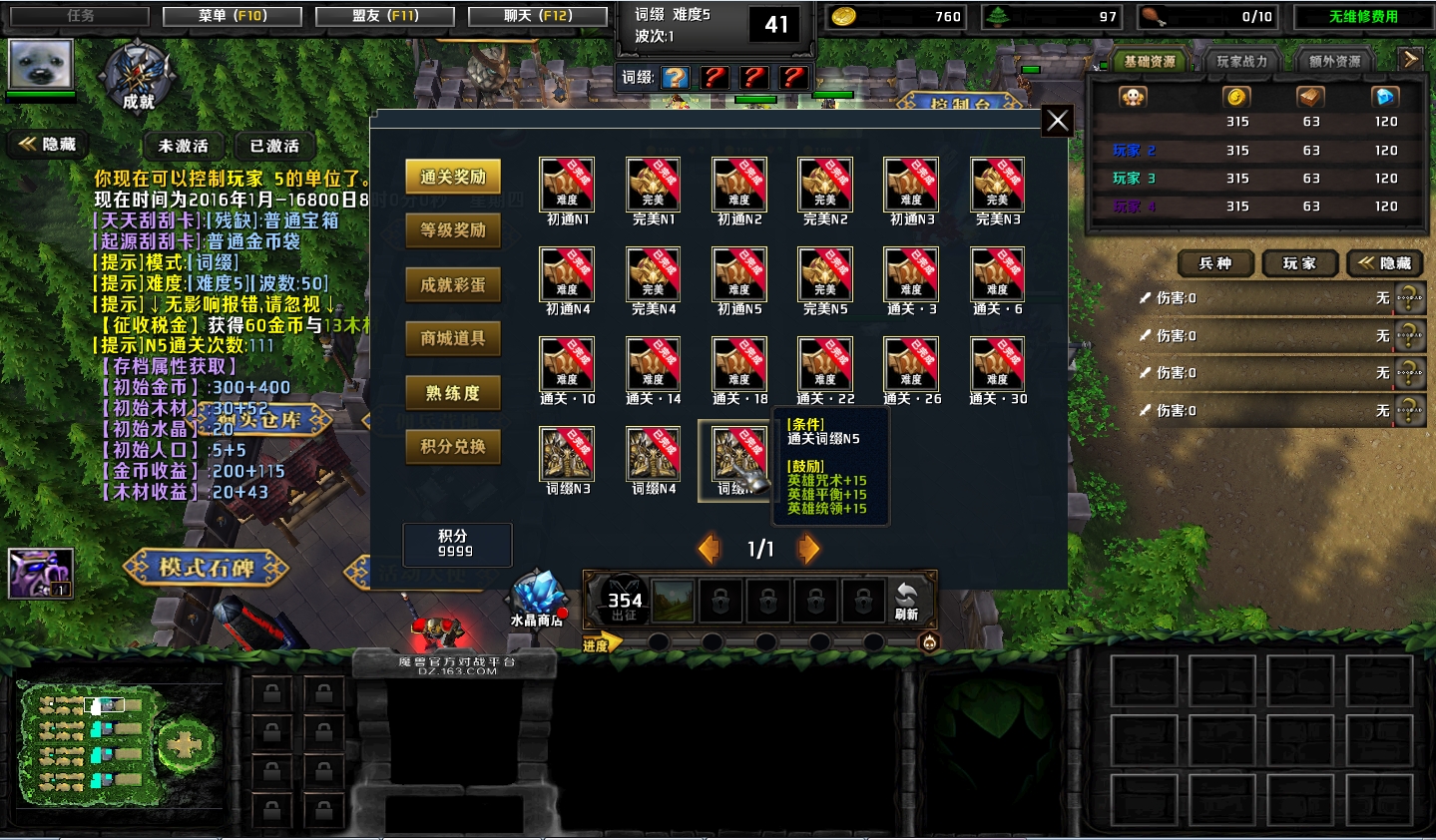Show the 商城道具 category
Viewport: 1436px width, 840px height.
coord(453,338)
